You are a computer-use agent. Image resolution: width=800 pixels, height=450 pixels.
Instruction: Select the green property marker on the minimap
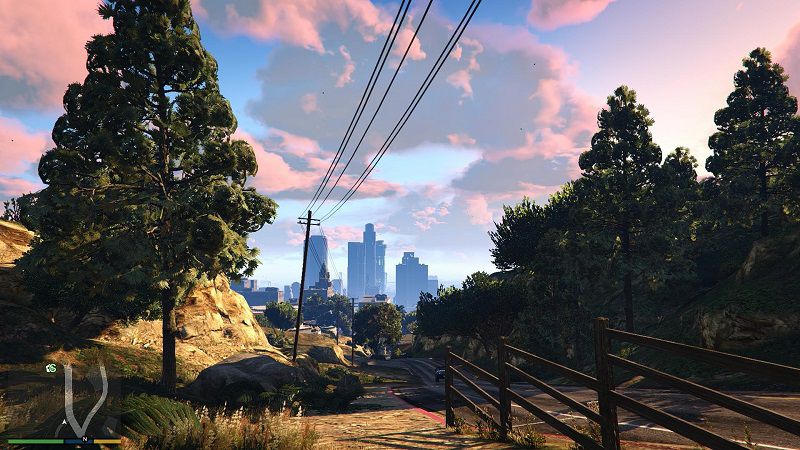(x=50, y=368)
